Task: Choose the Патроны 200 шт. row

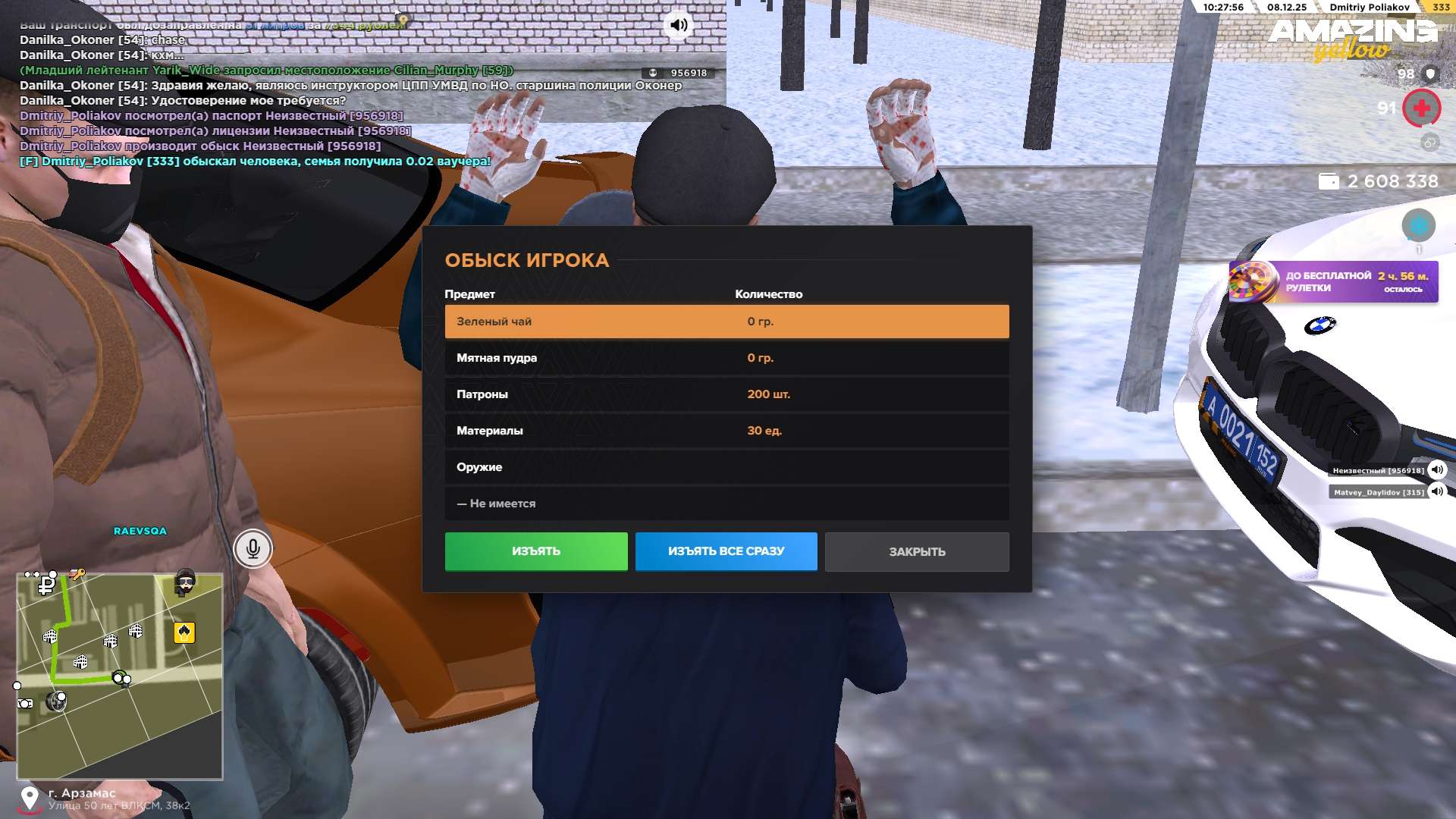Action: point(726,394)
